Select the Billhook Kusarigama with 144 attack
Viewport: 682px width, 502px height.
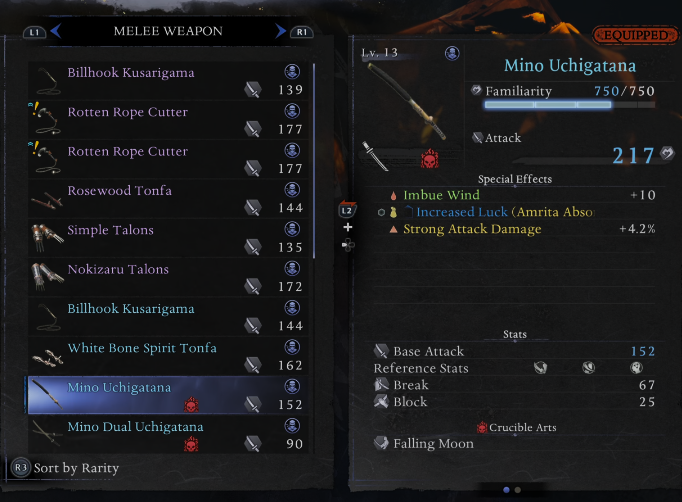click(168, 317)
